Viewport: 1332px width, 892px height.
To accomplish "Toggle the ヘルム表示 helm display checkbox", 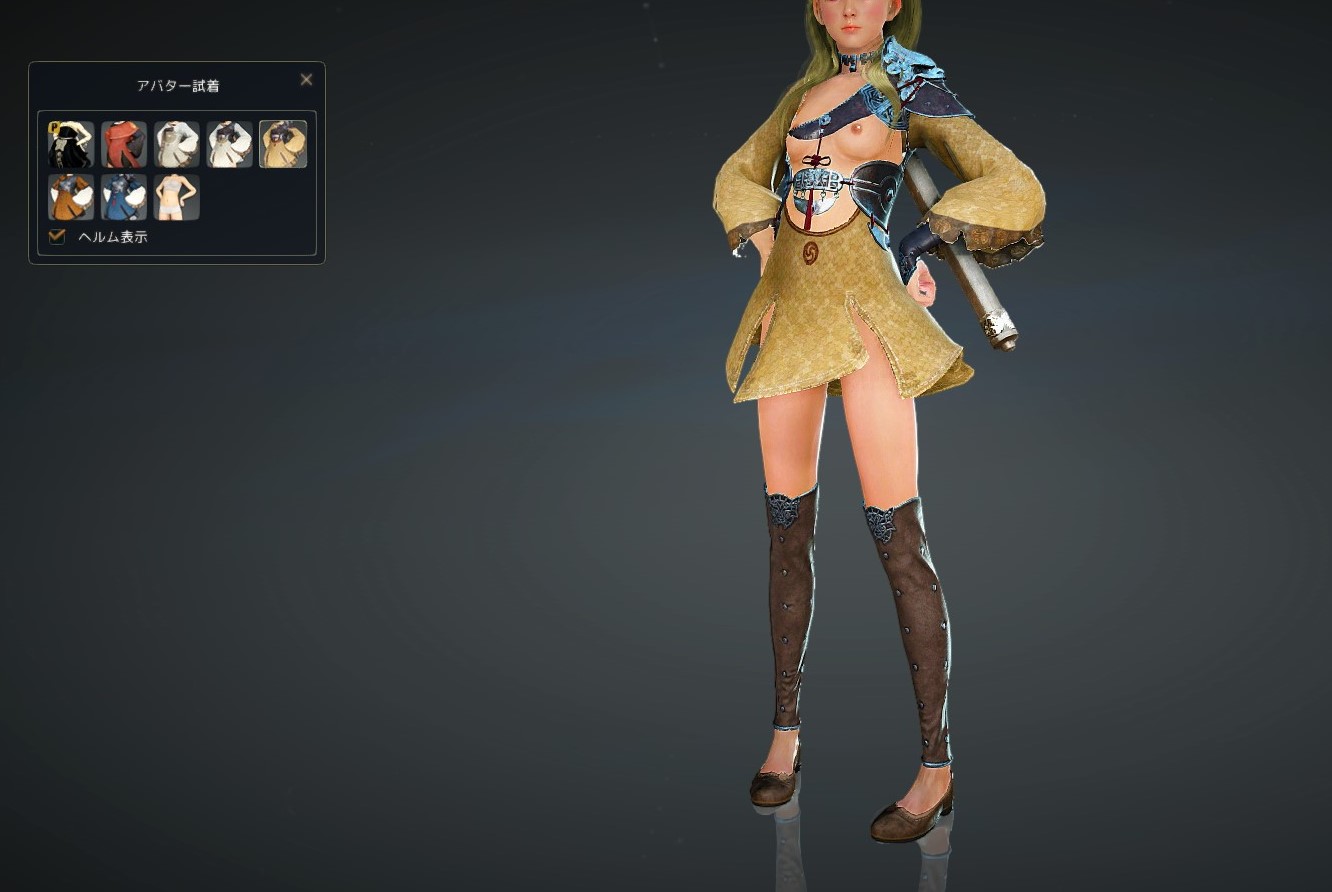I will [x=57, y=237].
